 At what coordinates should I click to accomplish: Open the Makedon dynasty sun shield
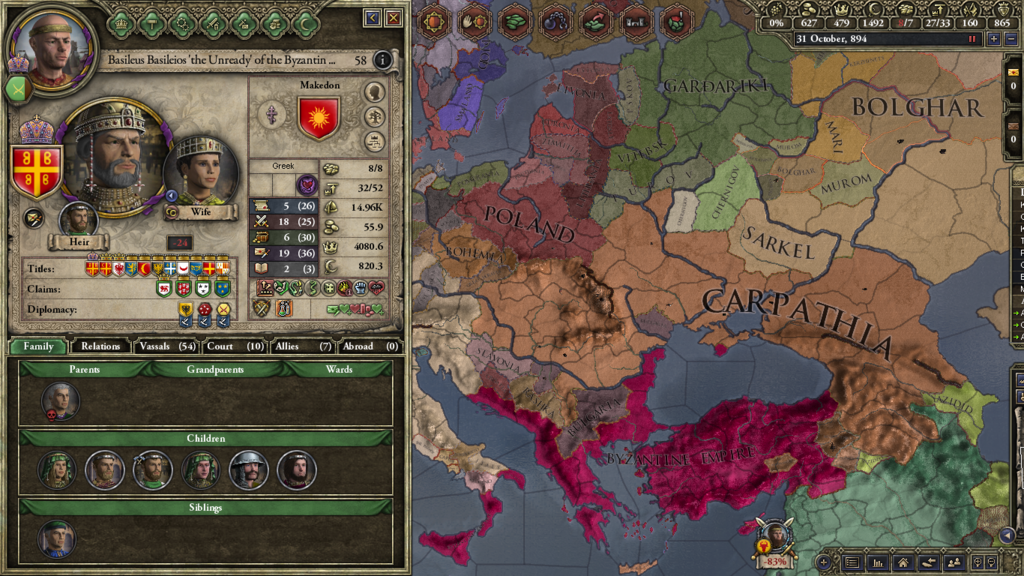click(x=318, y=119)
